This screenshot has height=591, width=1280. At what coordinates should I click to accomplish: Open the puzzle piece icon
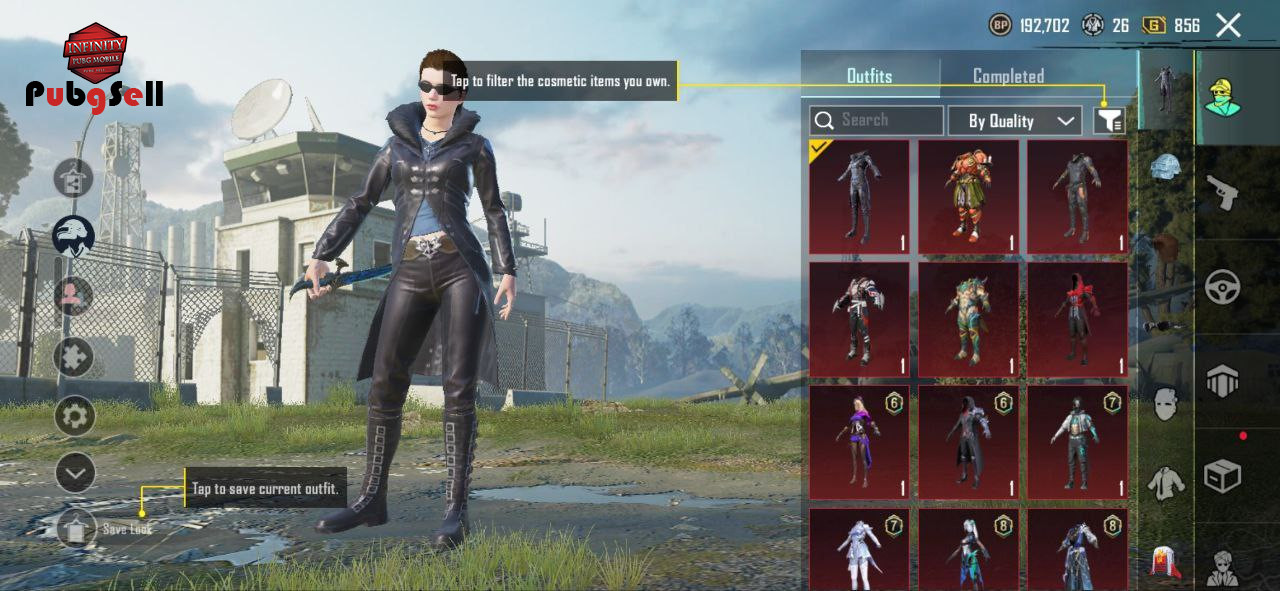(x=73, y=357)
